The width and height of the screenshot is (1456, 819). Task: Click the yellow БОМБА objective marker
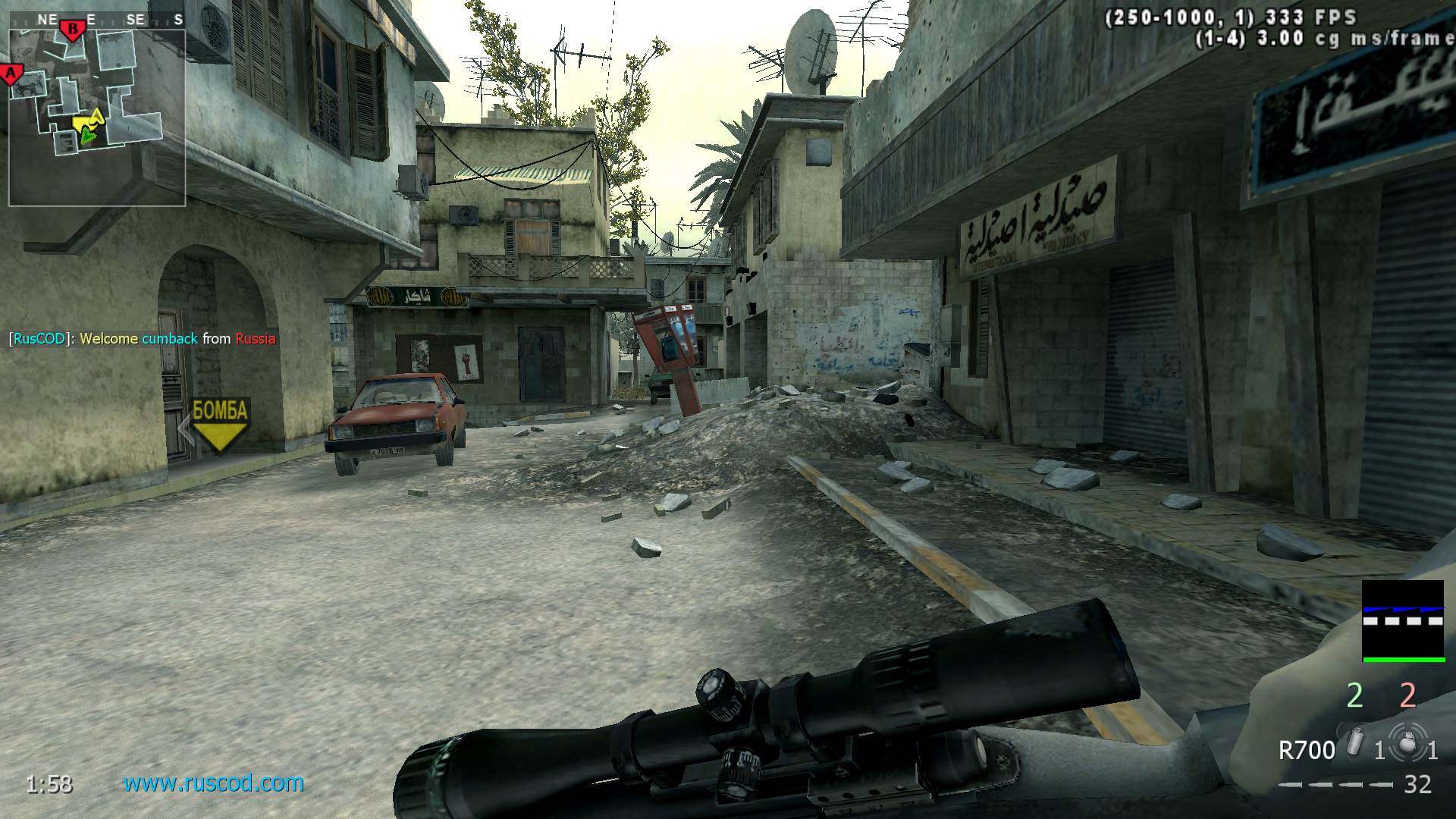pos(220,425)
